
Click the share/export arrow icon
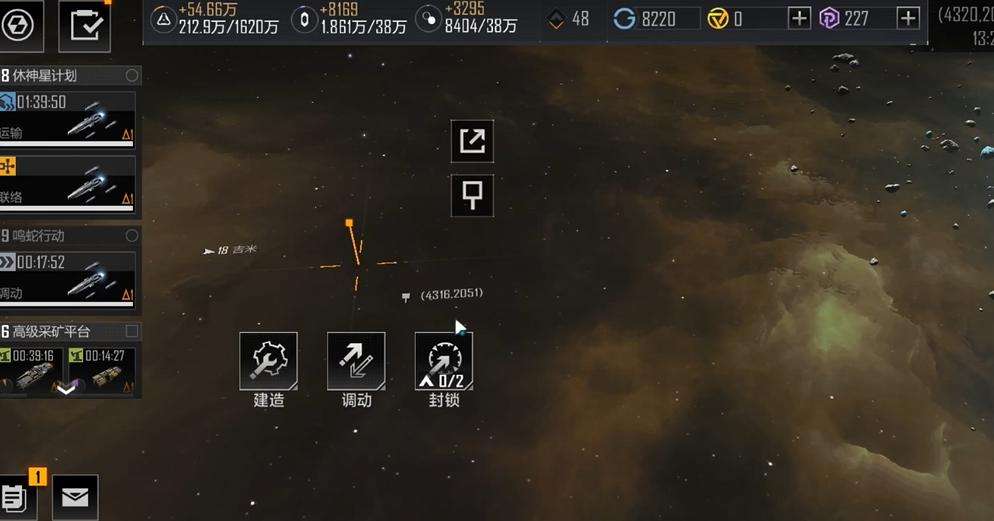coord(472,141)
